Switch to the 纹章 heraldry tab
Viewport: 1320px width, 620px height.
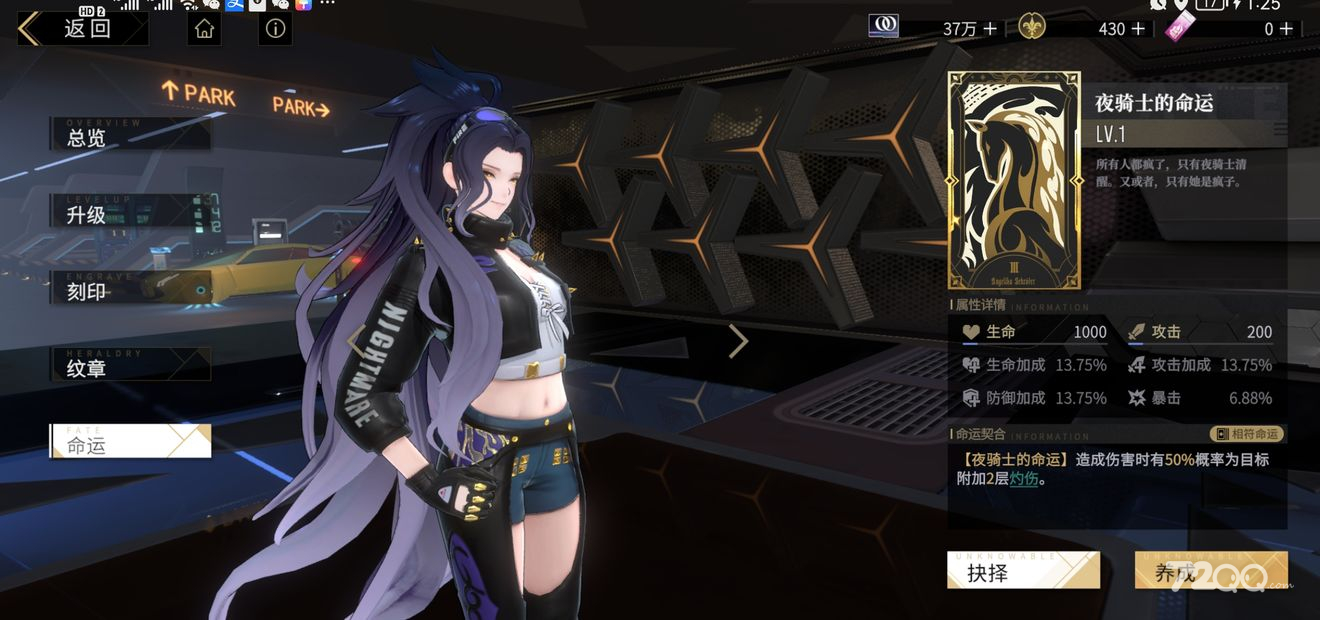coord(130,367)
